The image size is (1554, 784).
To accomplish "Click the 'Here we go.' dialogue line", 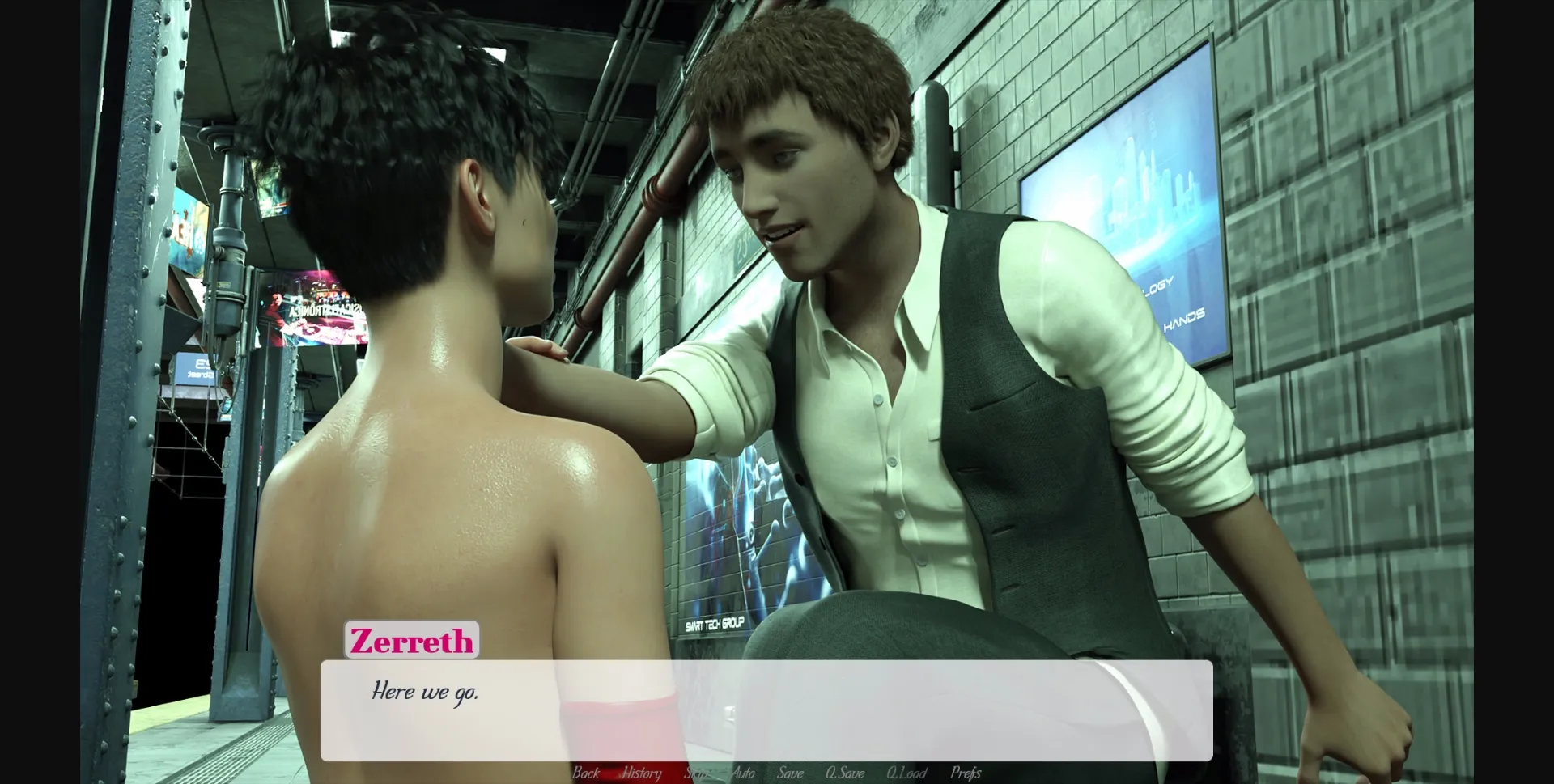I will point(426,692).
